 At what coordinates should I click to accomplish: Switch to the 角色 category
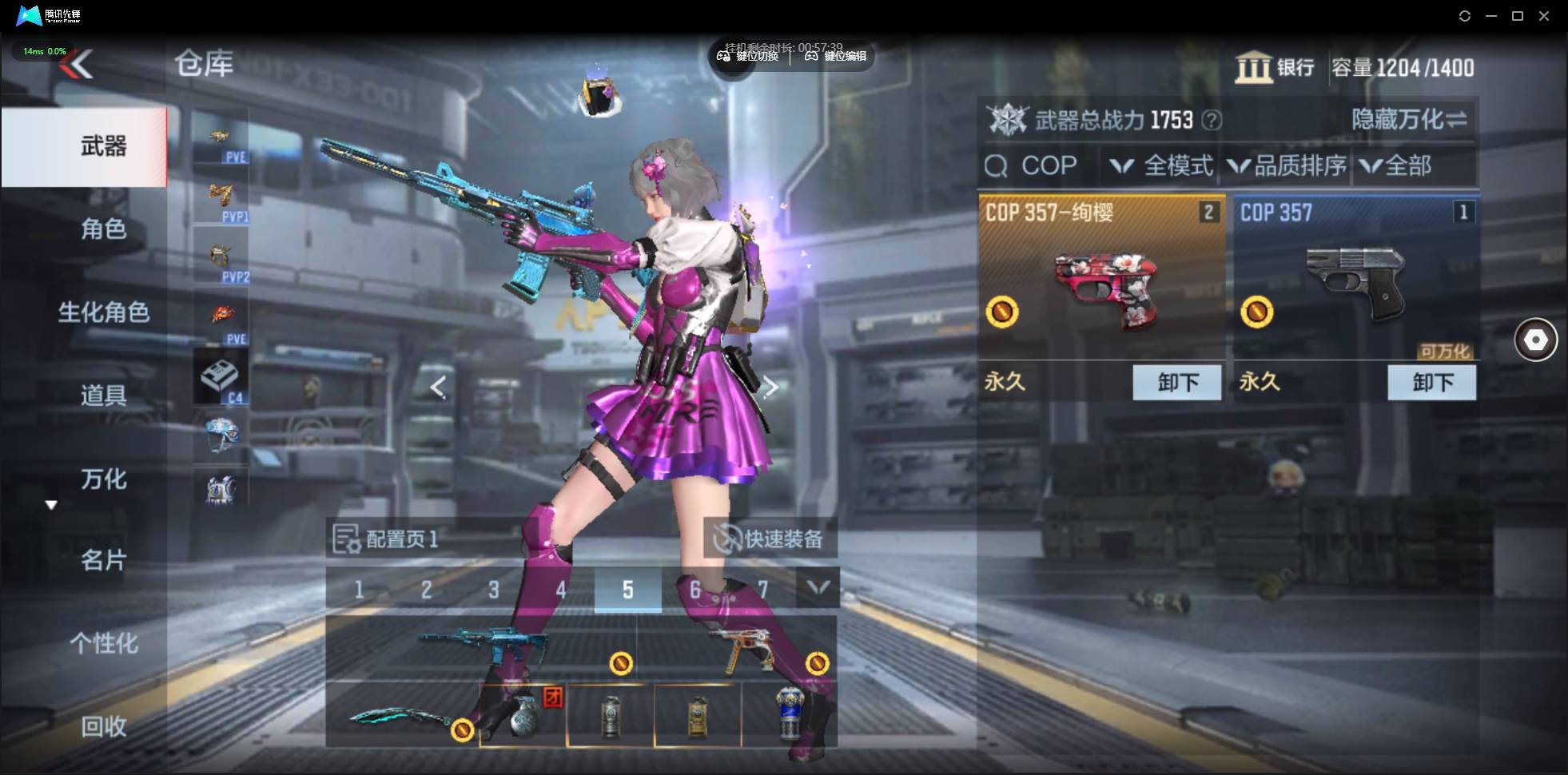tap(103, 229)
